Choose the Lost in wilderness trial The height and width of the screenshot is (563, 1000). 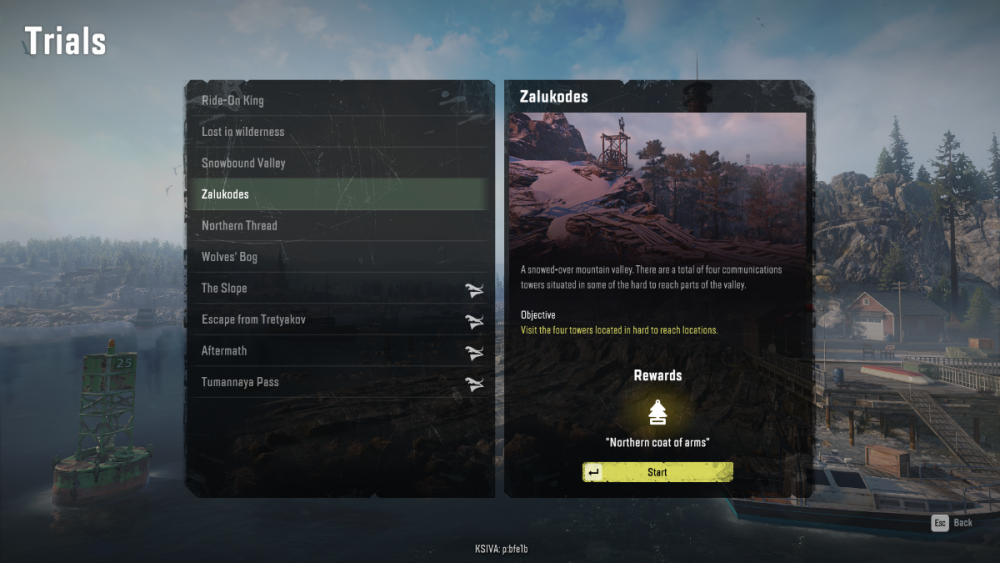coord(340,132)
